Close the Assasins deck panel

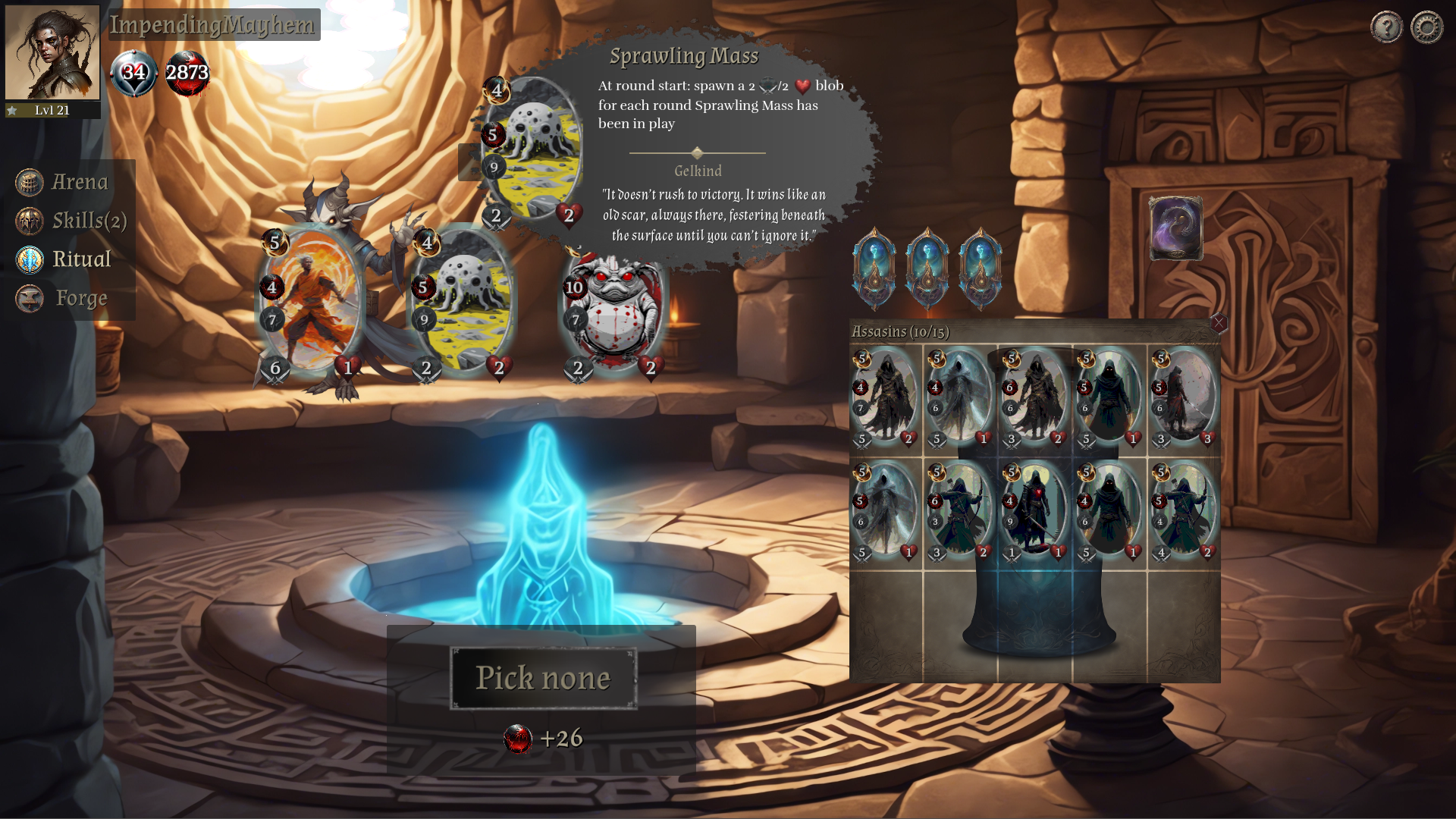point(1219,324)
